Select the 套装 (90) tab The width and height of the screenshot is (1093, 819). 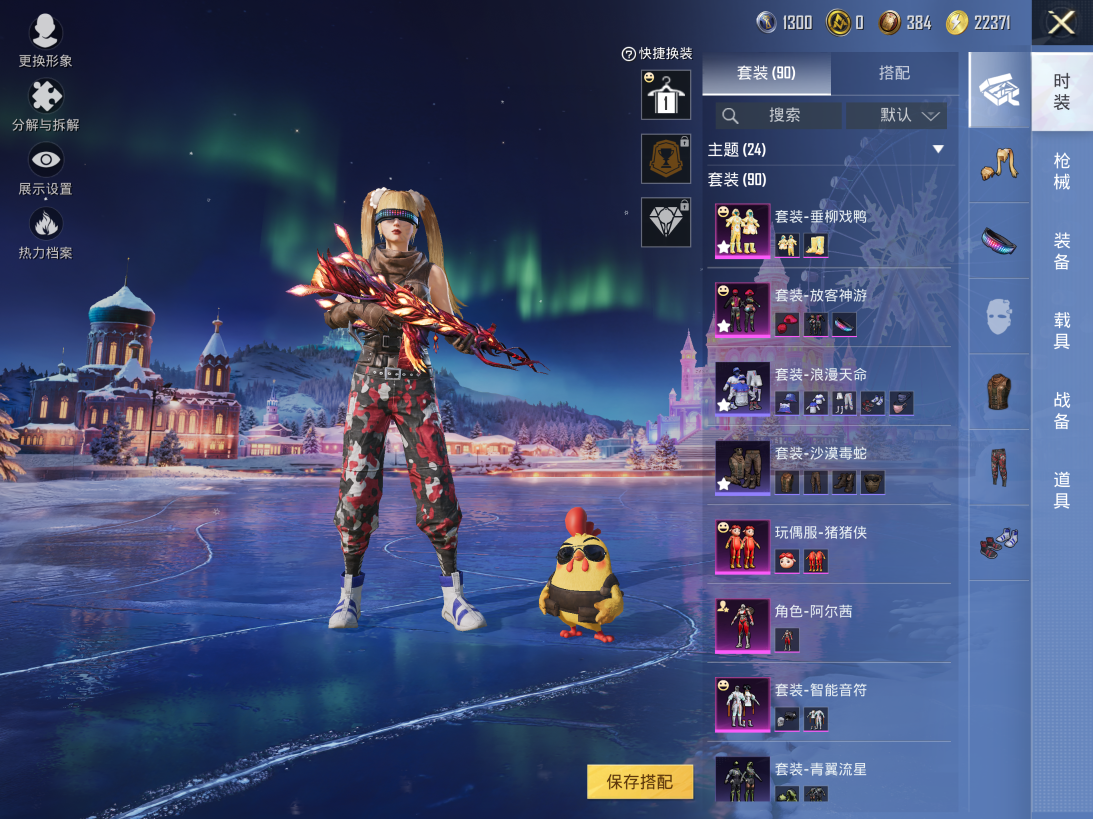tap(766, 73)
